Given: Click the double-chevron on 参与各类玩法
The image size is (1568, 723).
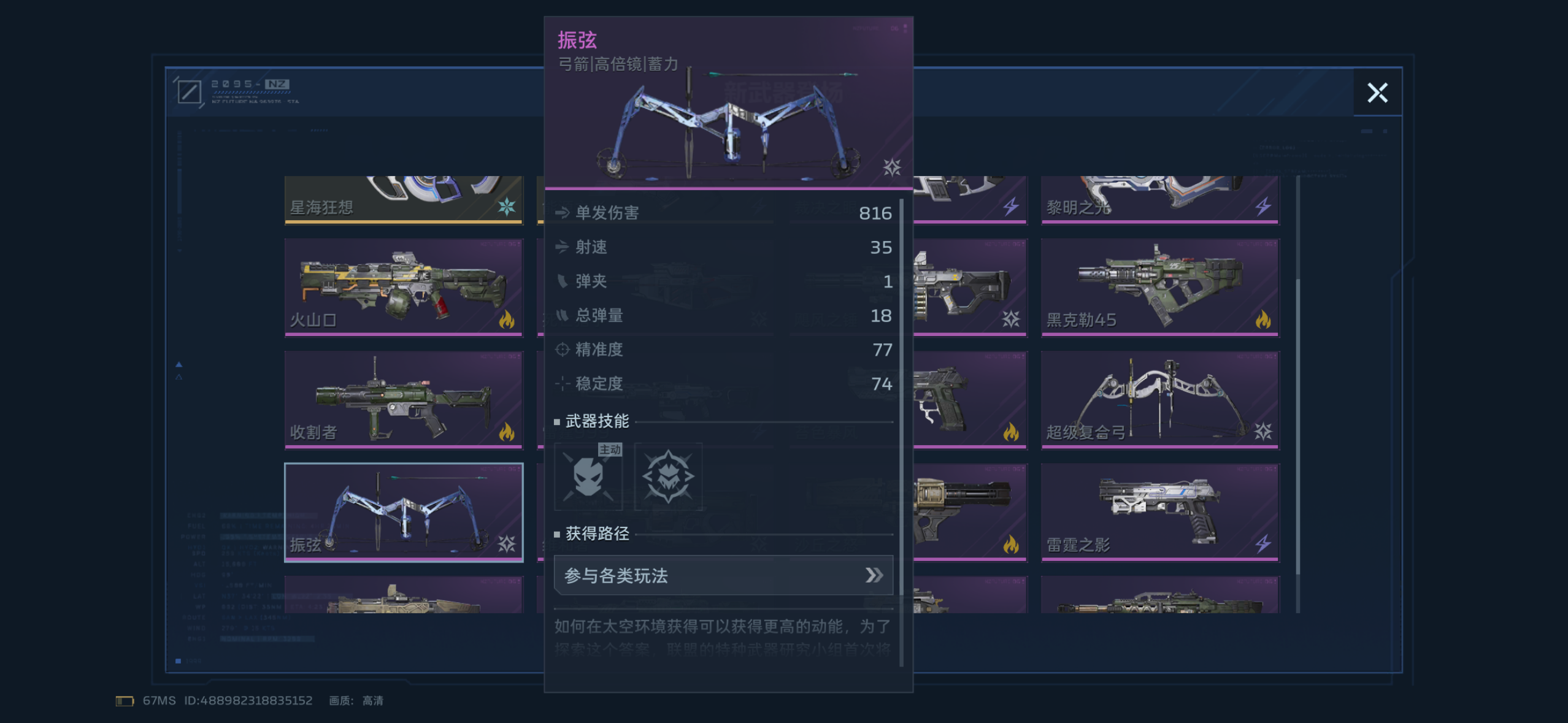Looking at the screenshot, I should coord(872,575).
